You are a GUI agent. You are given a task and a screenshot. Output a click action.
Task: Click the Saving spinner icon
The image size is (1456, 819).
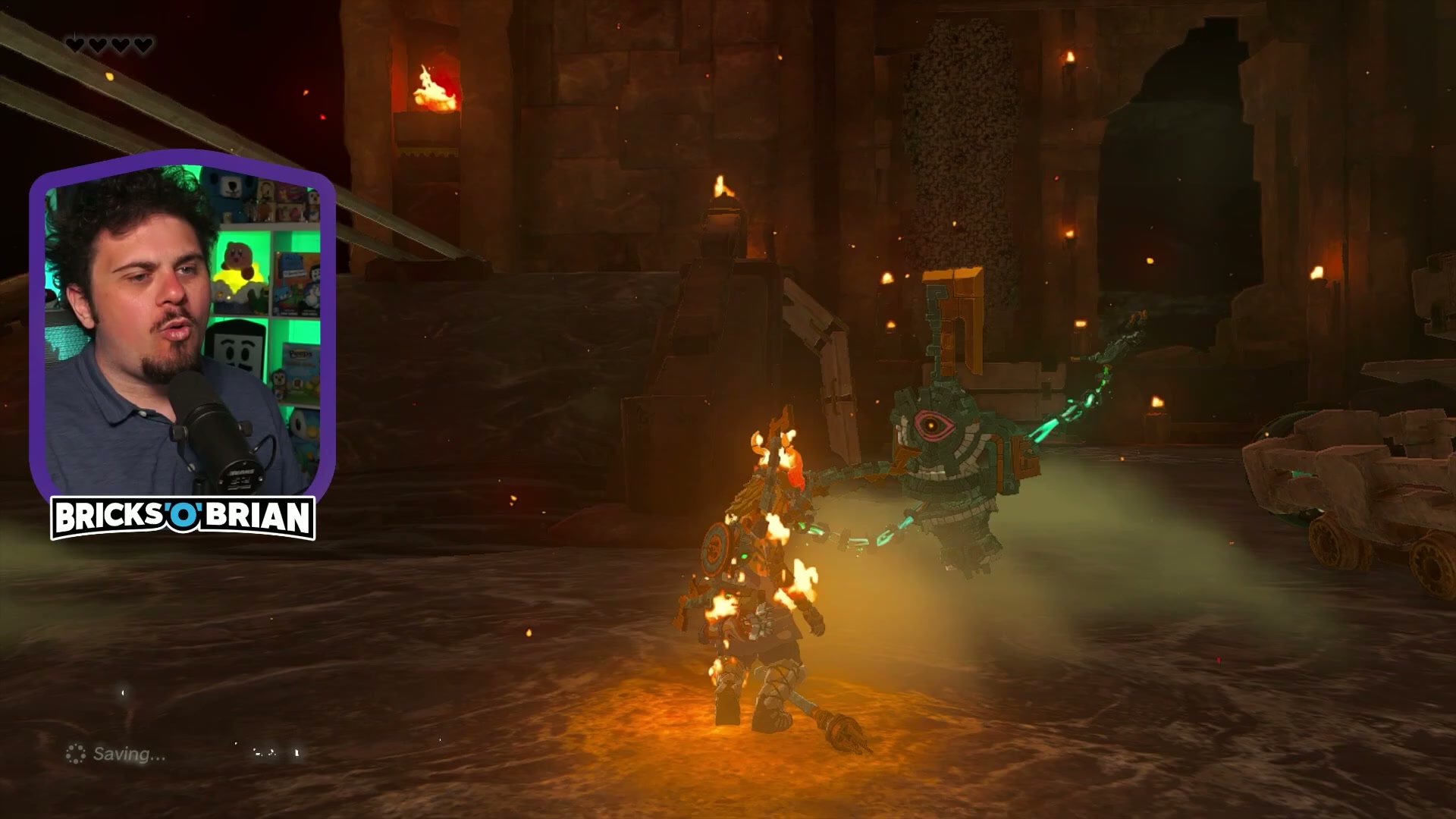(75, 755)
